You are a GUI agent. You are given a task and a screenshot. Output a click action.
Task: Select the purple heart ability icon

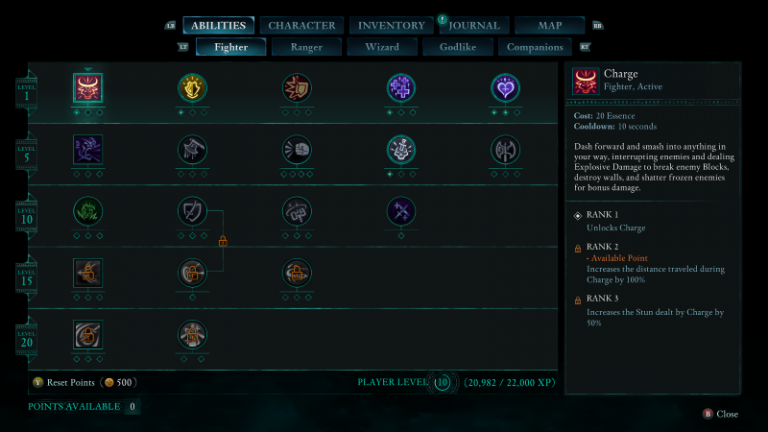[506, 89]
